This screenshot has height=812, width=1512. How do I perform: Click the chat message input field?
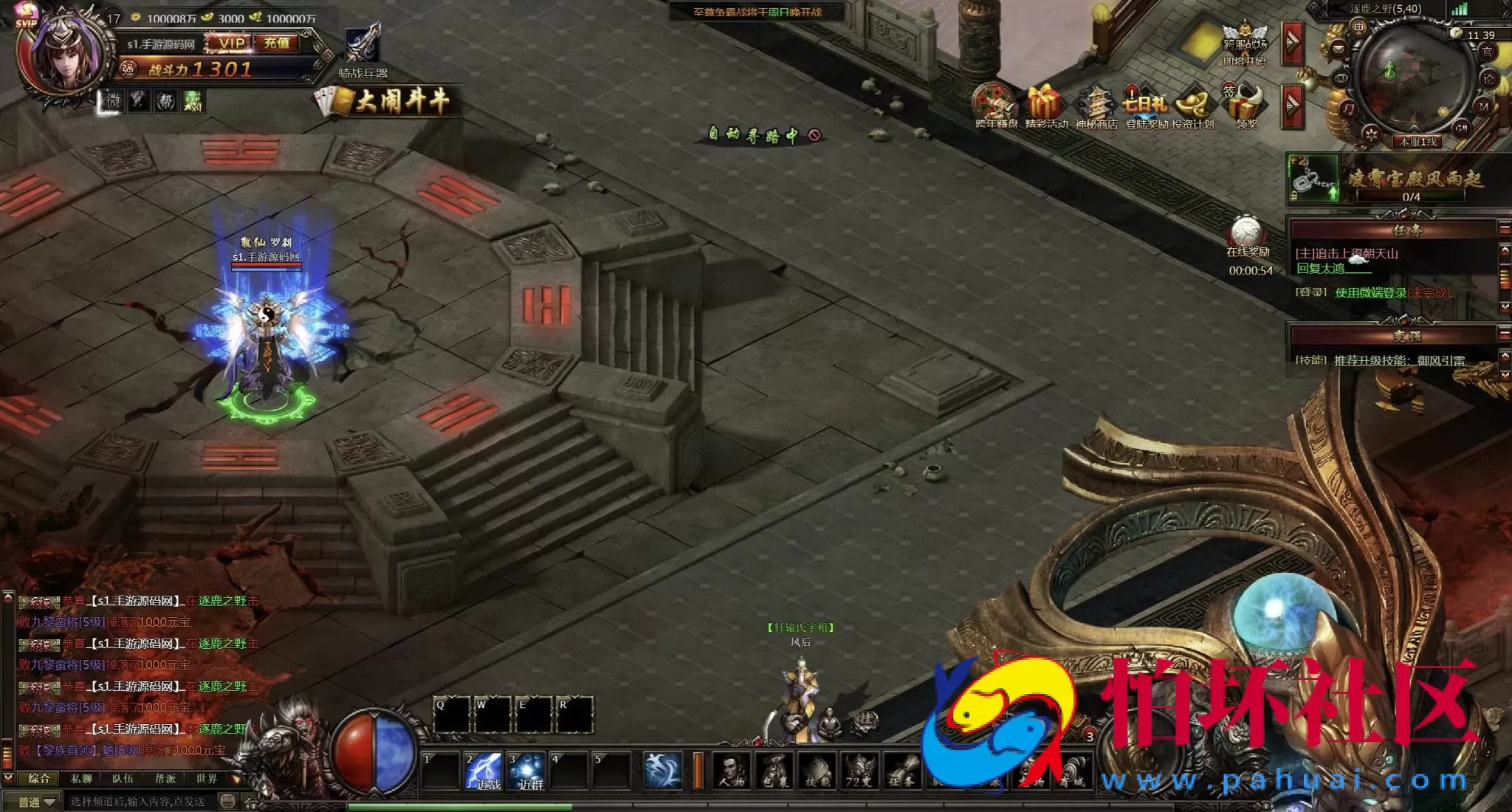[140, 802]
